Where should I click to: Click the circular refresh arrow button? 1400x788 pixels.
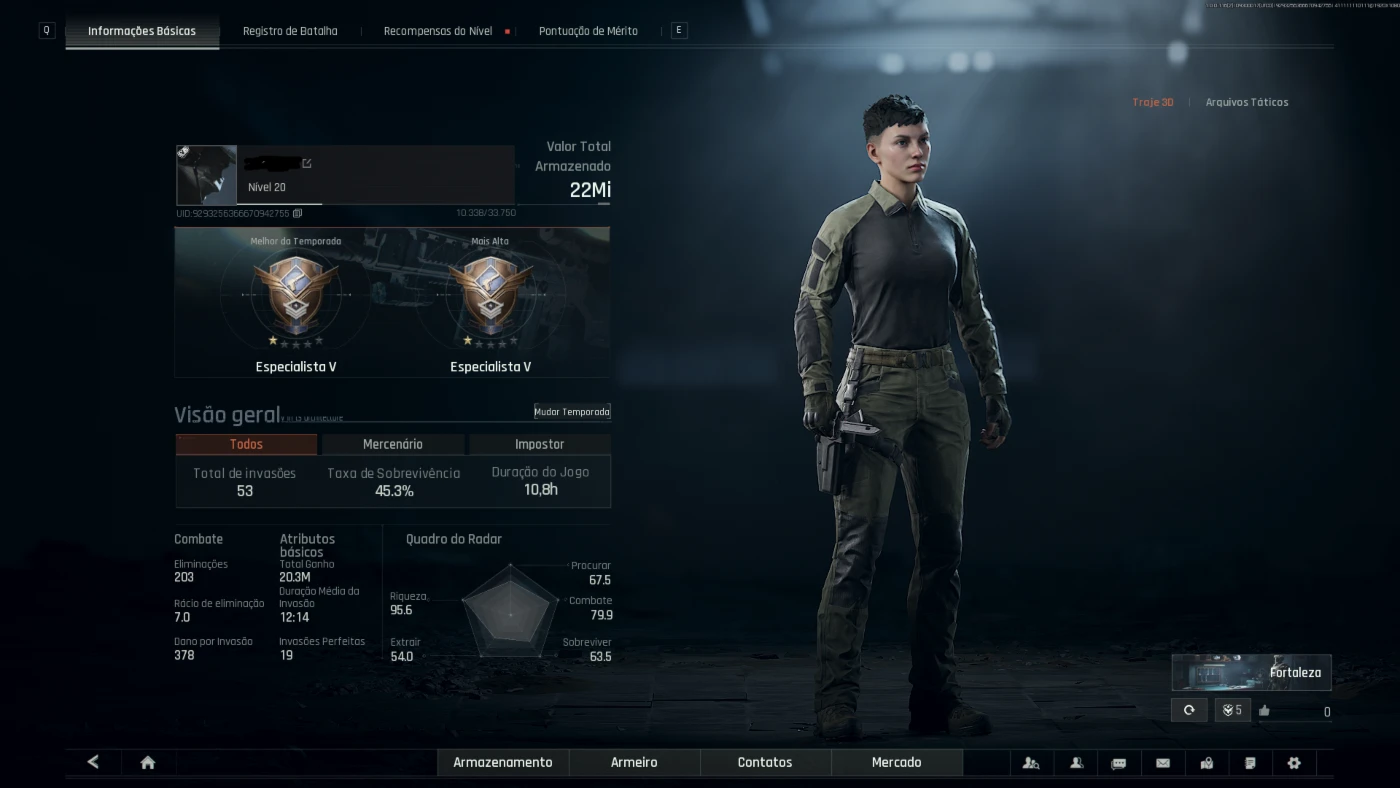(1189, 710)
